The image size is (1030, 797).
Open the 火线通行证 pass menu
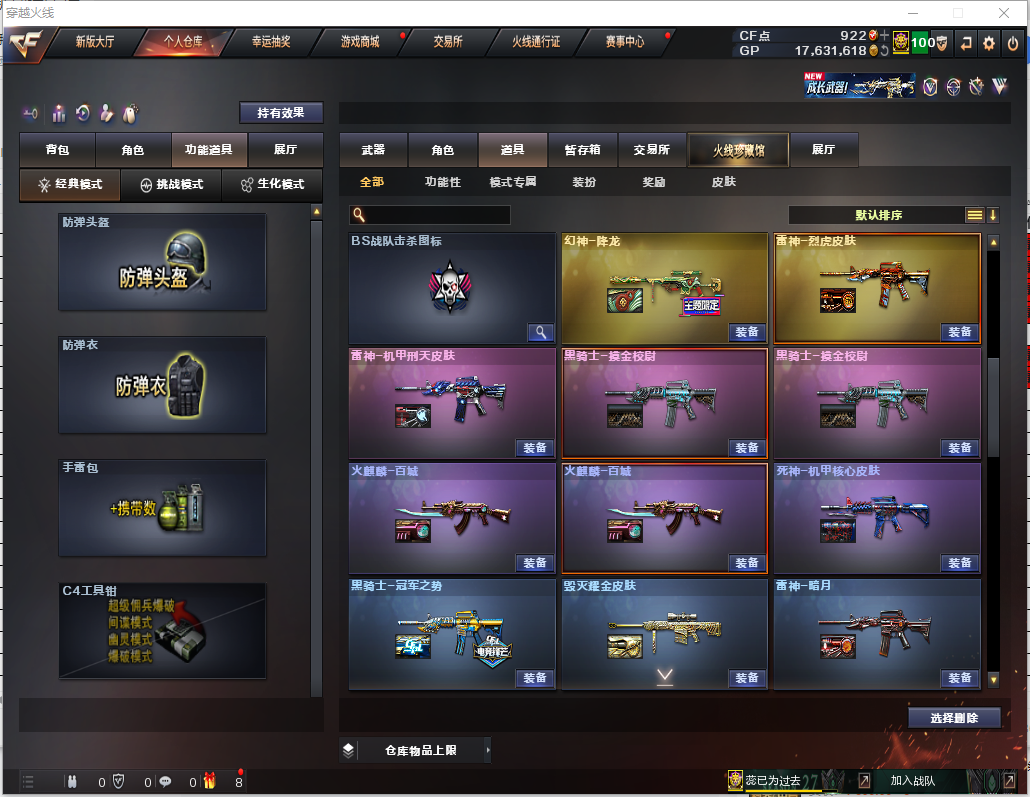tap(536, 42)
